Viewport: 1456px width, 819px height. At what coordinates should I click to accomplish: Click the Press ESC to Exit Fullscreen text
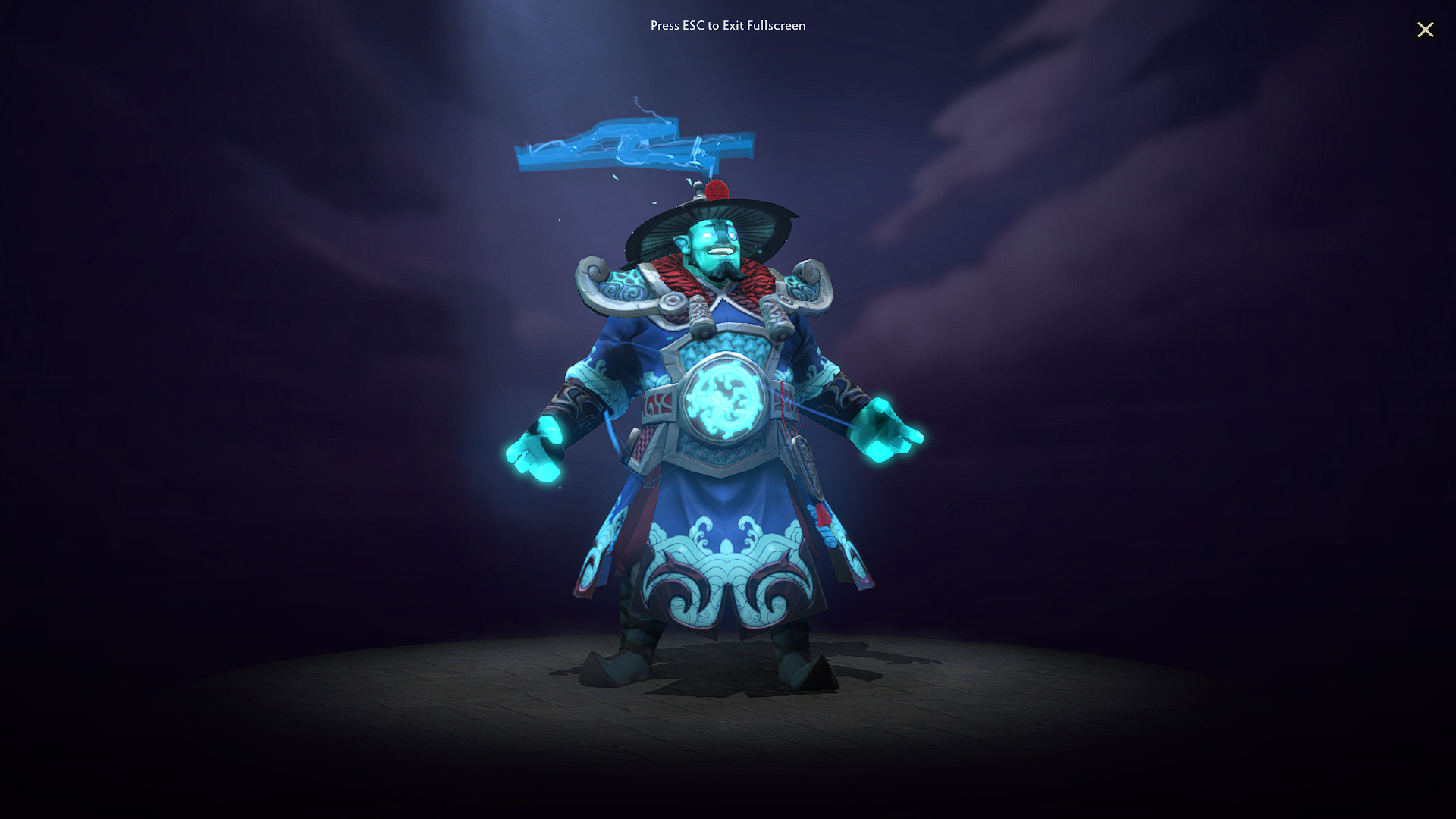point(727,25)
